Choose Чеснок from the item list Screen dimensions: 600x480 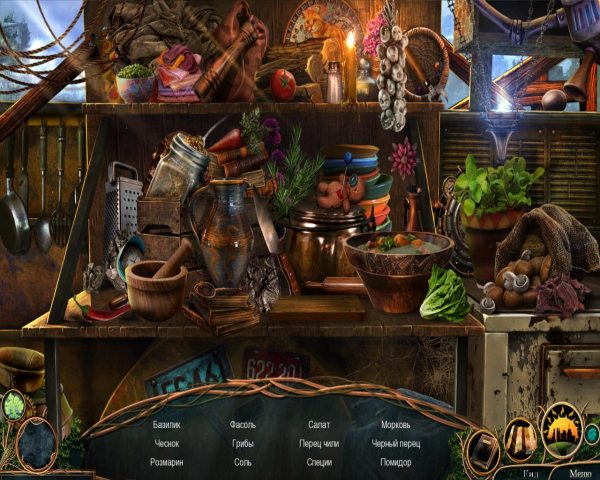[166, 443]
